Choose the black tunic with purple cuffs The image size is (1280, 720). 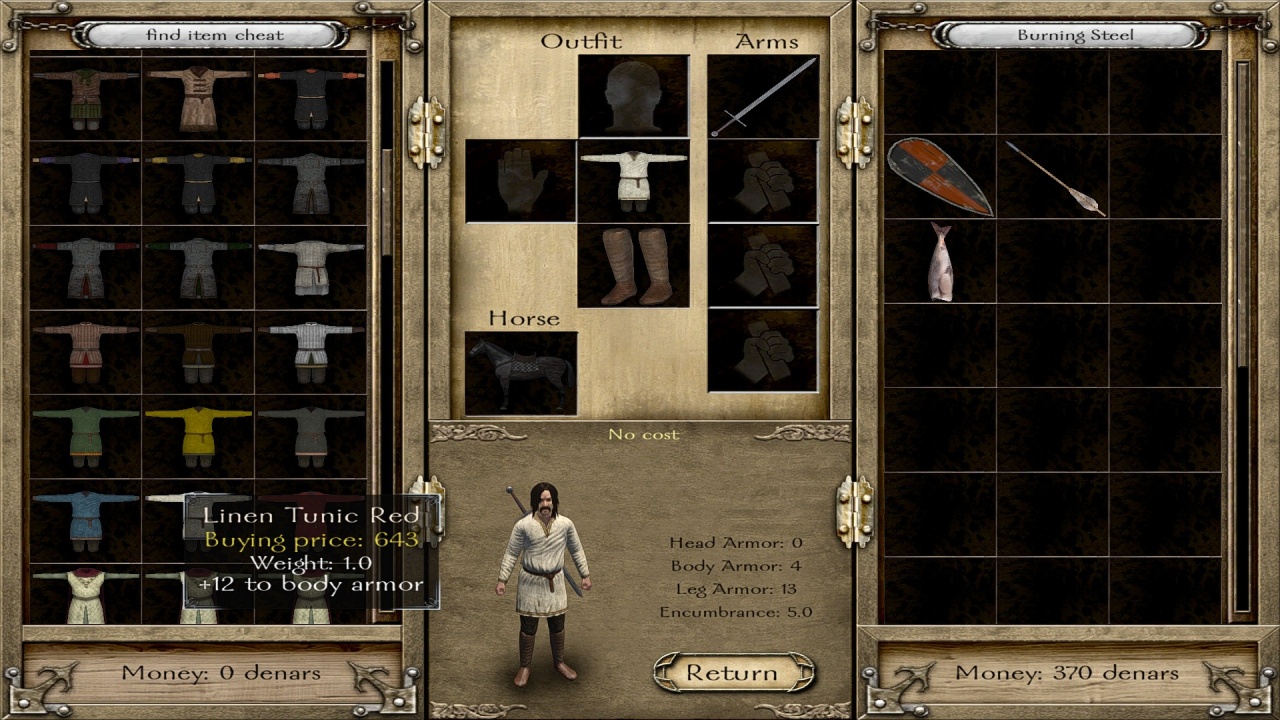point(85,182)
